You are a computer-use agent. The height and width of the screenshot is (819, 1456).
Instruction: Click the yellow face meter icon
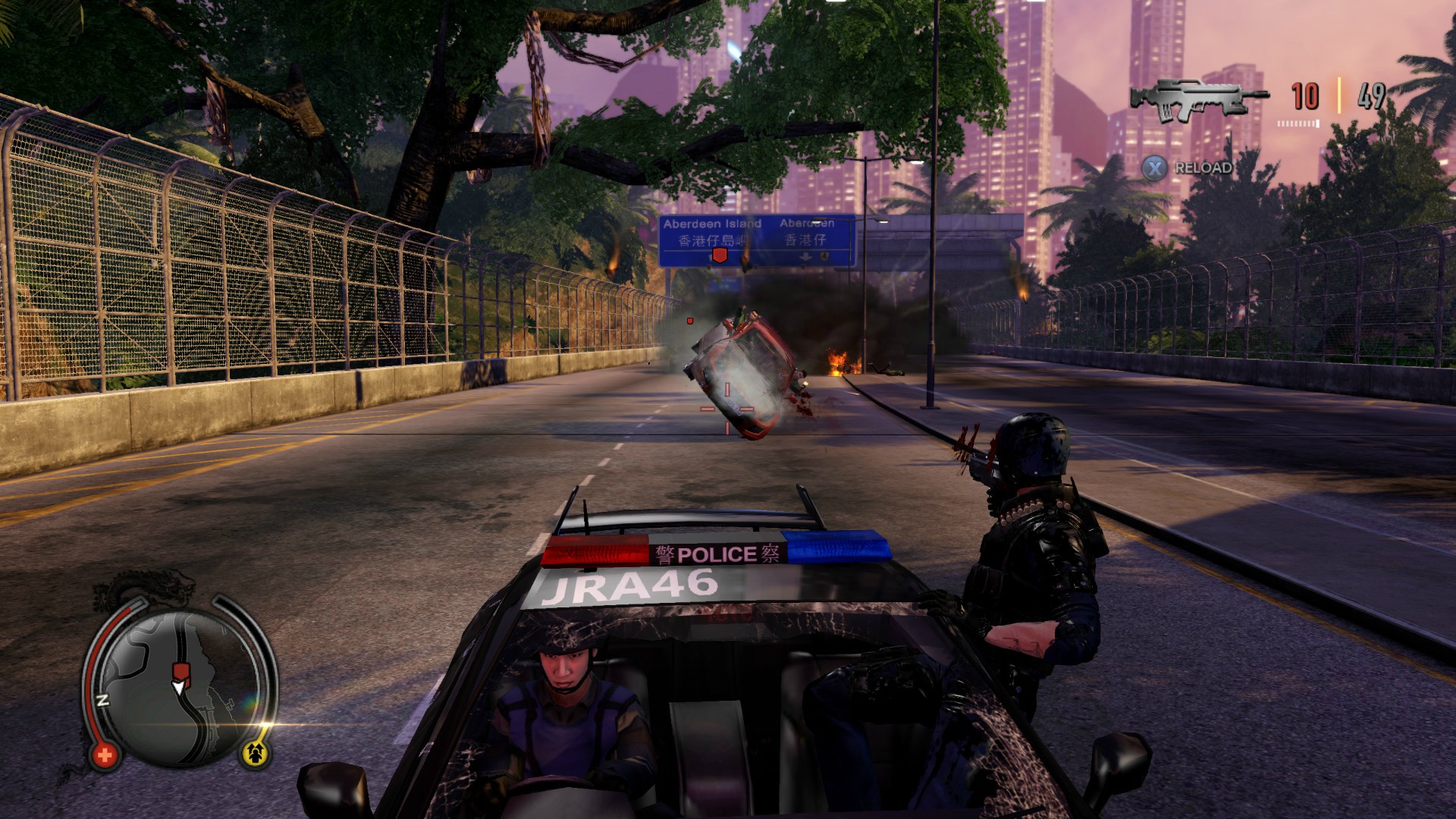pyautogui.click(x=254, y=753)
